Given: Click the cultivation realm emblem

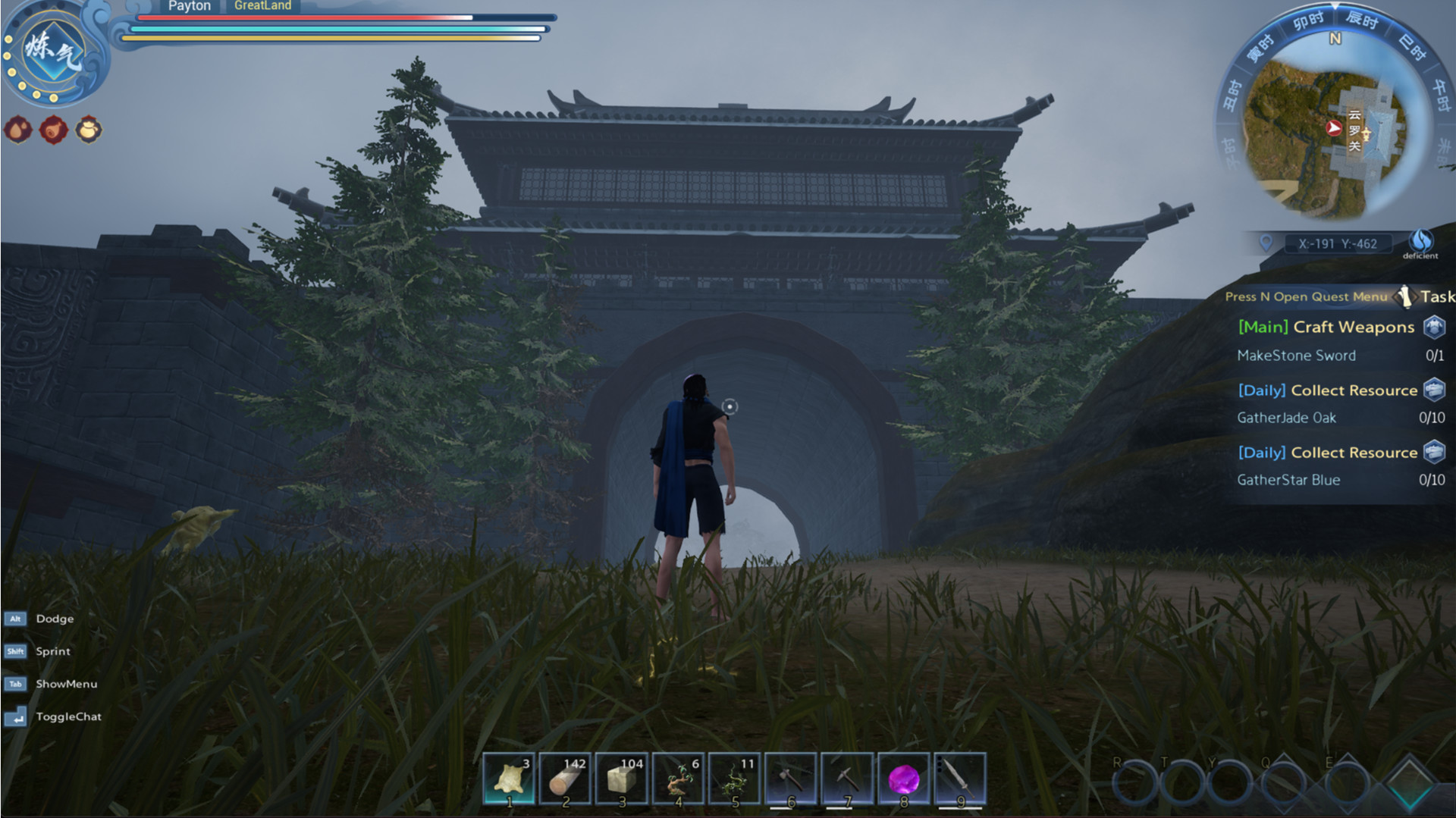Looking at the screenshot, I should click(x=53, y=52).
